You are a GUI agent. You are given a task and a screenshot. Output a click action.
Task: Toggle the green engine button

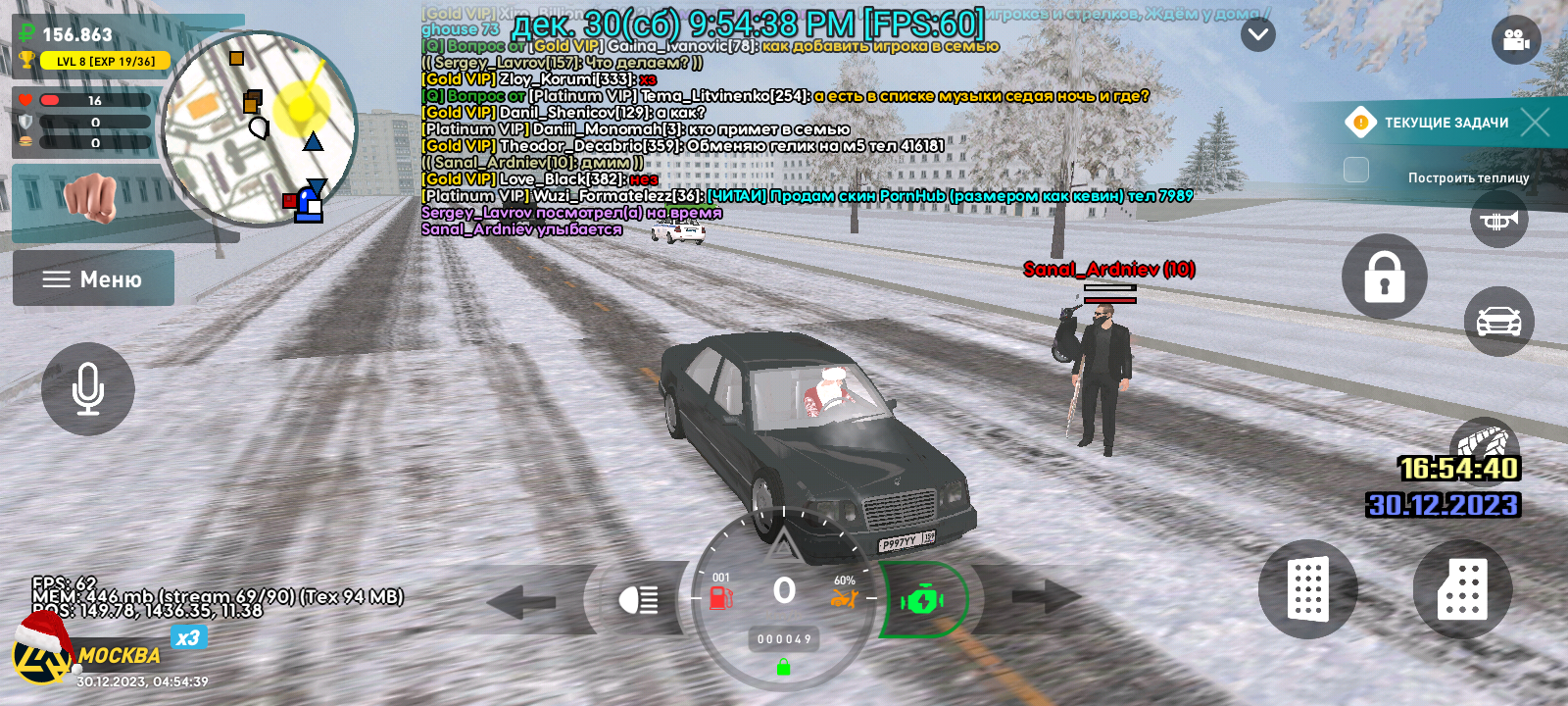[x=922, y=599]
